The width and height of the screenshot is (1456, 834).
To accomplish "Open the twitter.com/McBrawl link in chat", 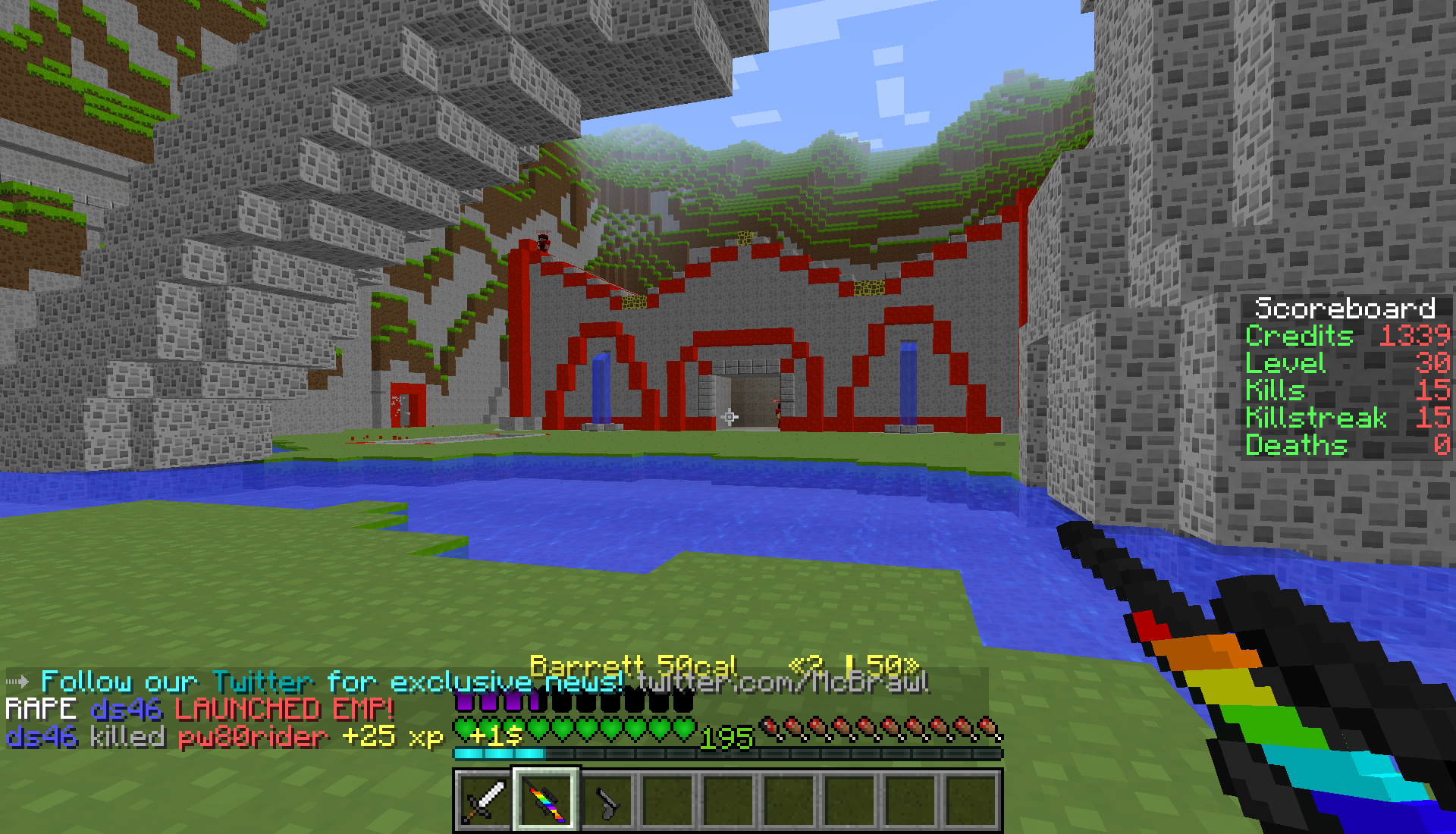I will tap(783, 682).
